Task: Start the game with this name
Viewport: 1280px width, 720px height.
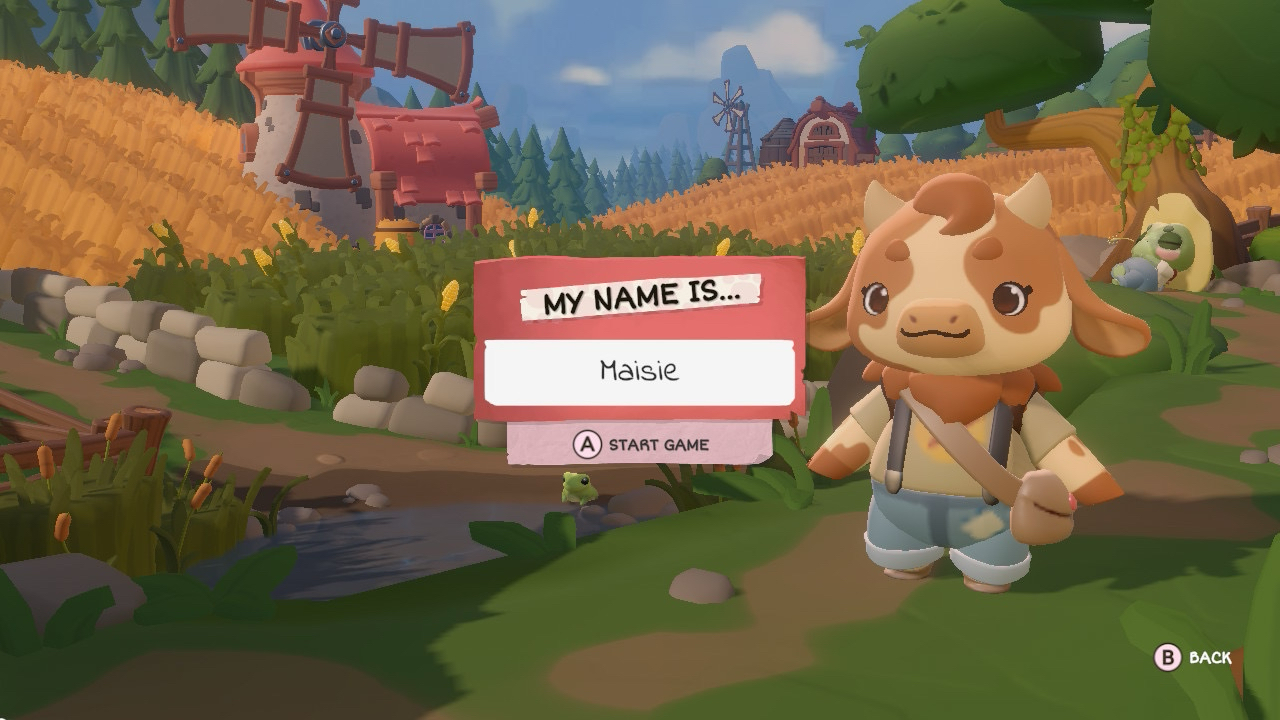Action: [639, 444]
